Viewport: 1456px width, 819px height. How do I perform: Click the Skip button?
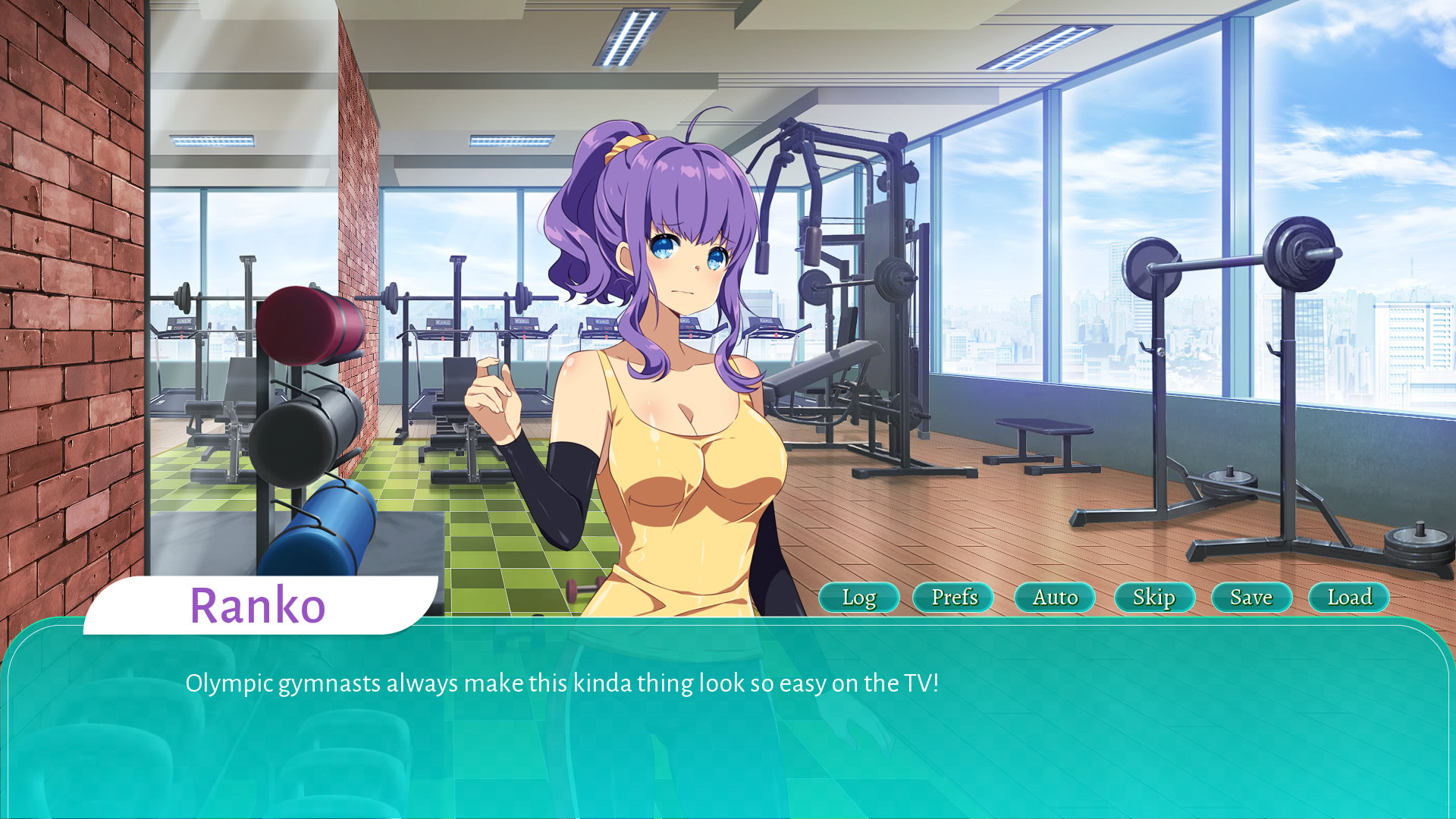point(1155,598)
